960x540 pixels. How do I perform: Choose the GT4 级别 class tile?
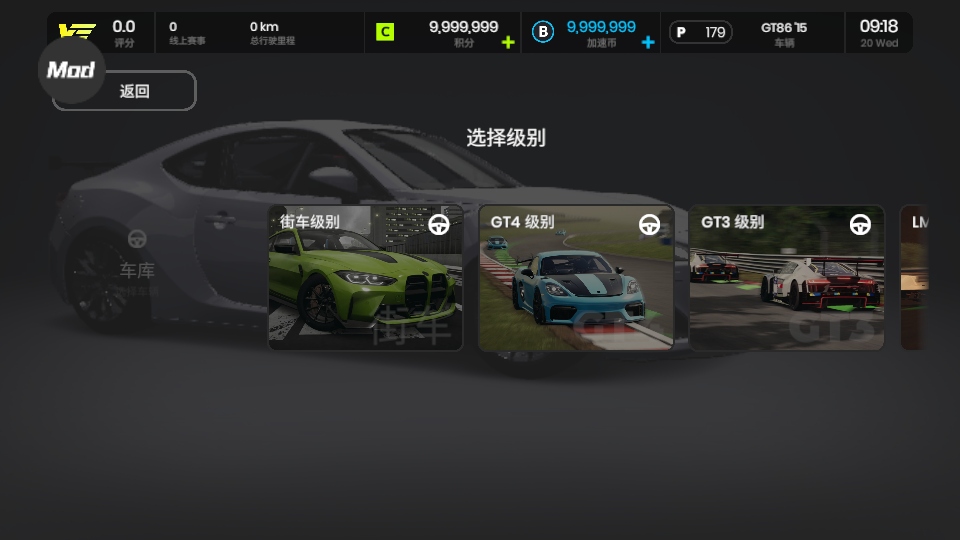(576, 278)
